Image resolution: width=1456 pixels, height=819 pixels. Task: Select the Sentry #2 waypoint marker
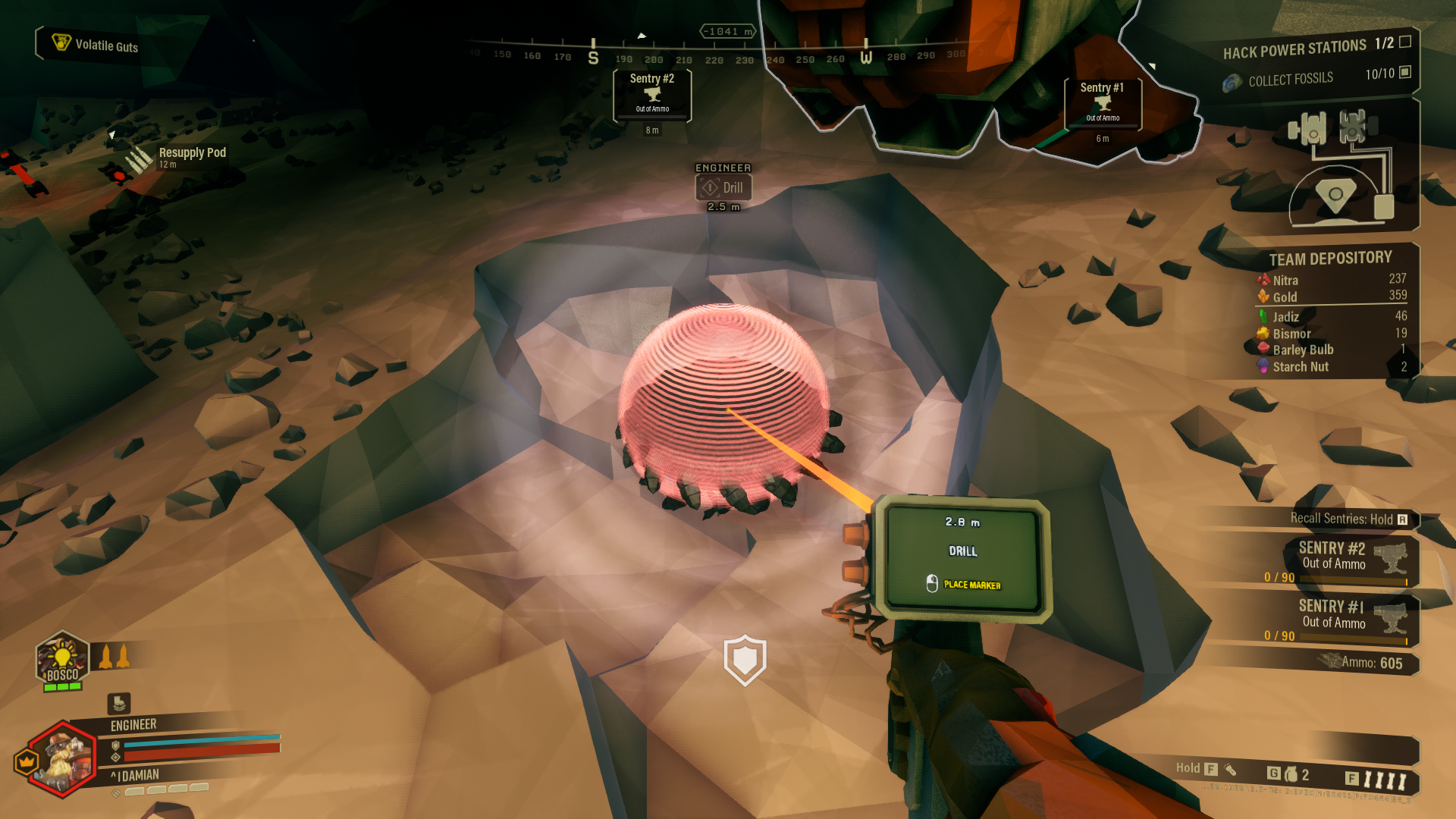[x=652, y=96]
